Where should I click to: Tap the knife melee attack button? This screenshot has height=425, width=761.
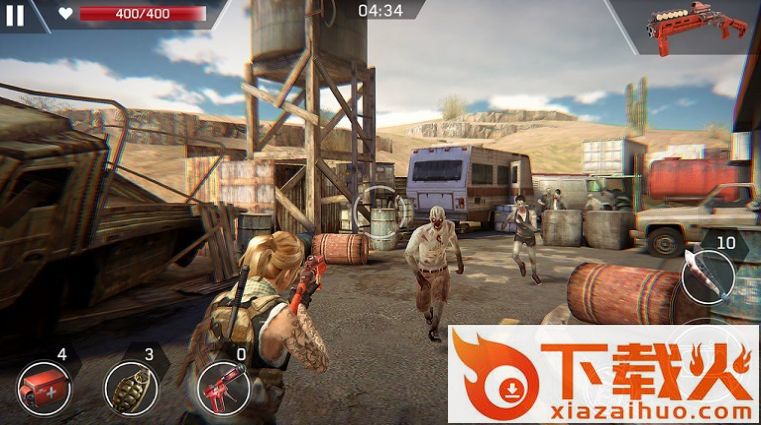708,276
